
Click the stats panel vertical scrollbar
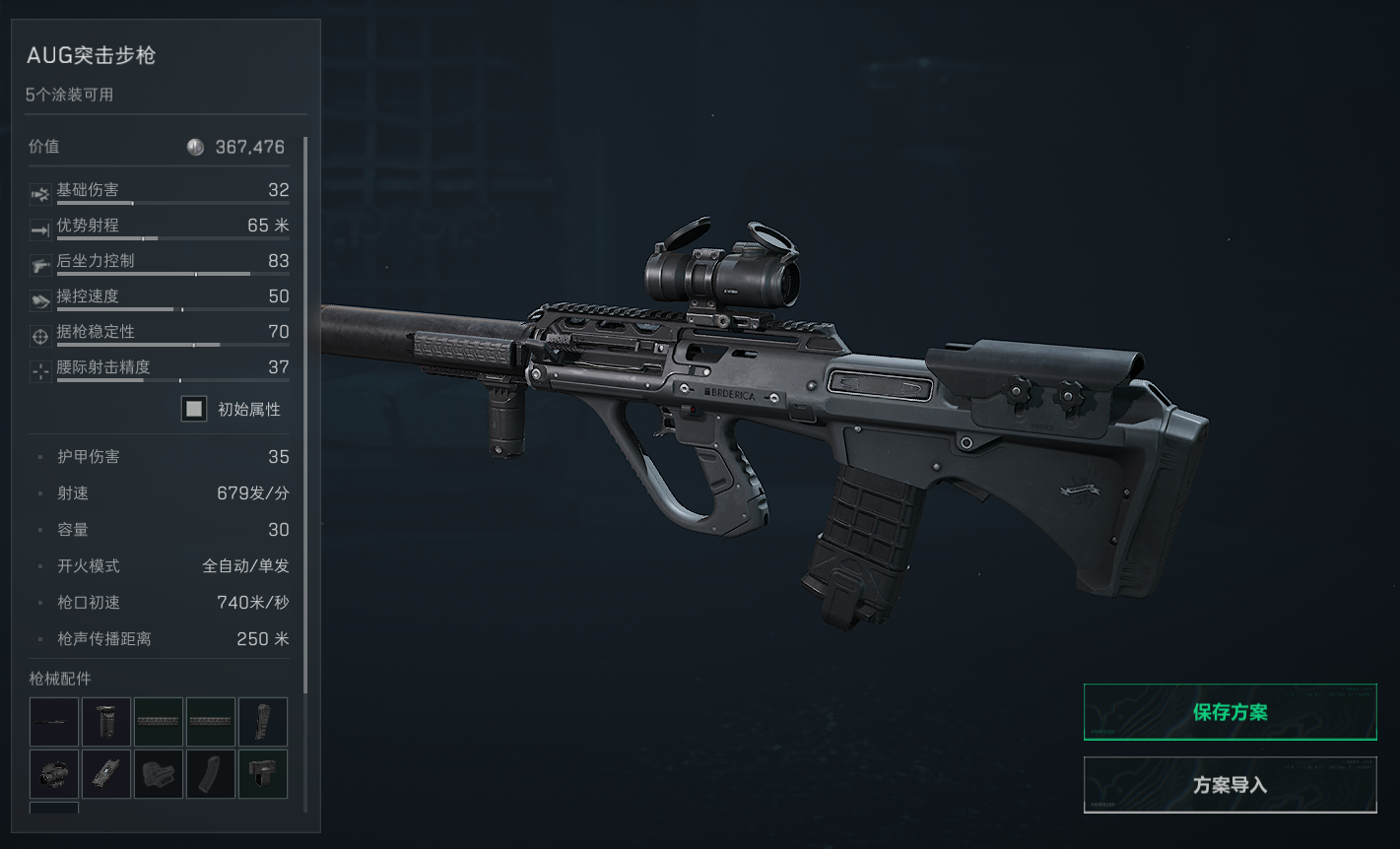(x=305, y=414)
